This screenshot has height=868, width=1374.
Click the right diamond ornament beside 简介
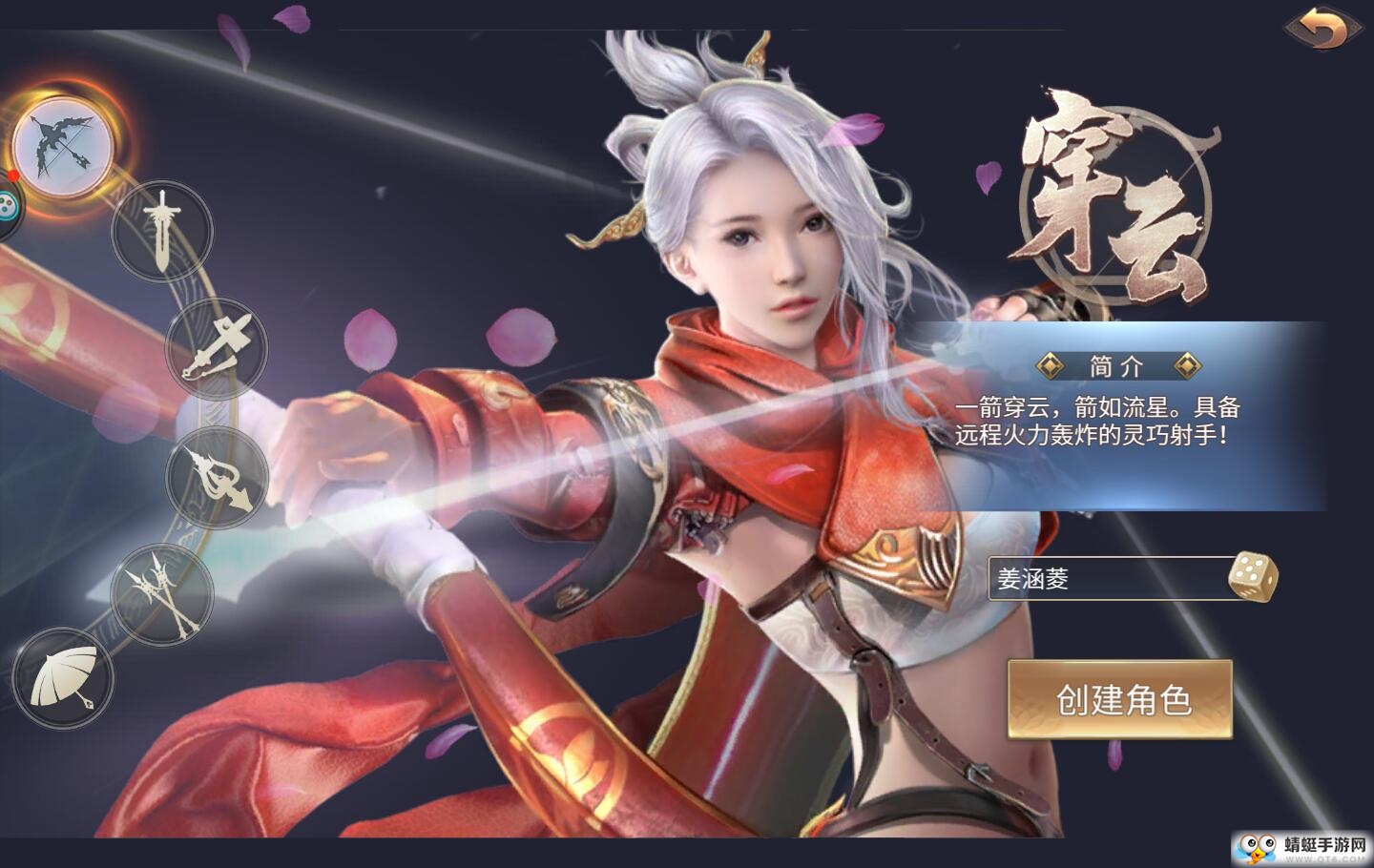point(1188,363)
